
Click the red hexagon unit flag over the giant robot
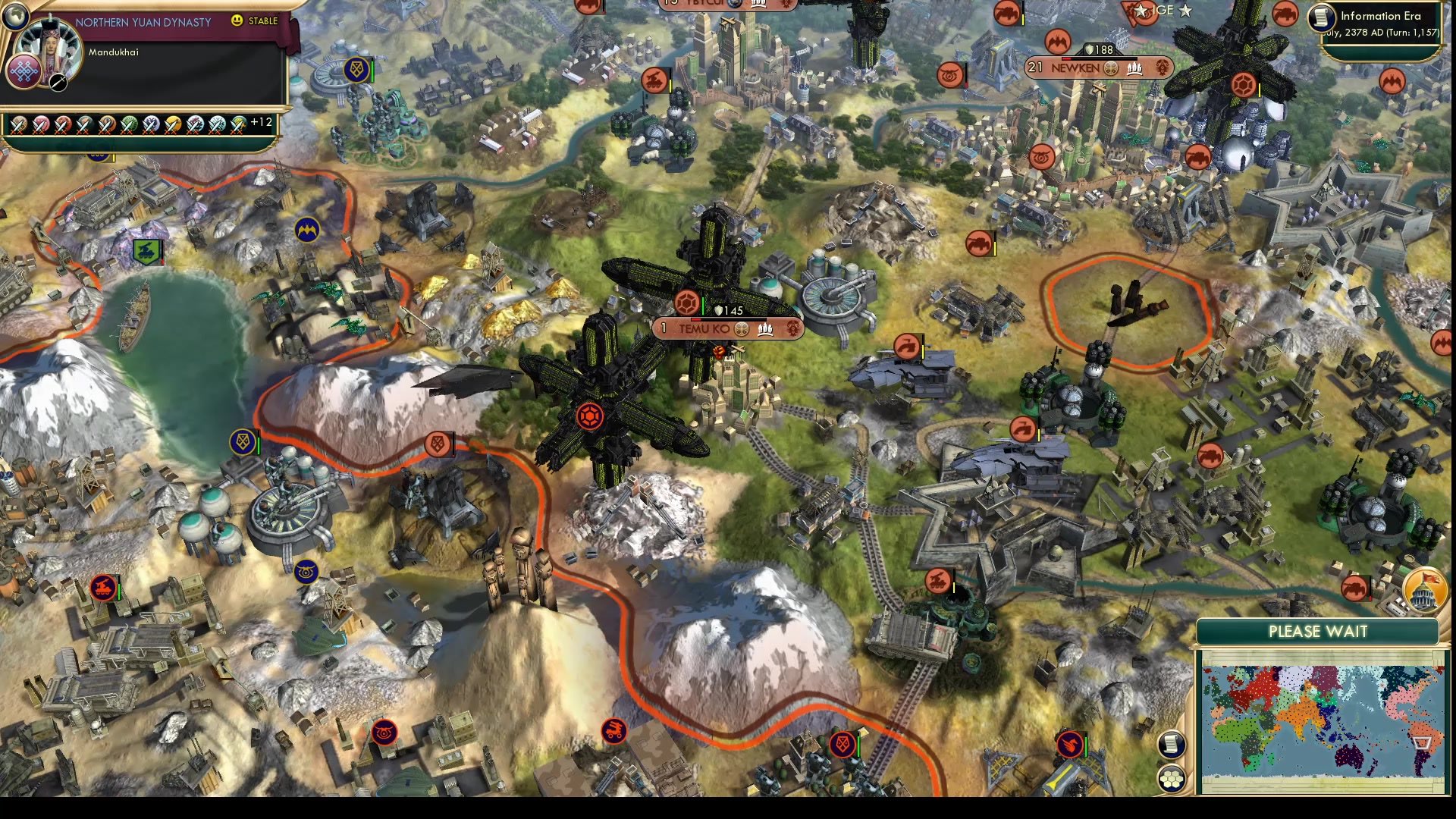click(591, 416)
